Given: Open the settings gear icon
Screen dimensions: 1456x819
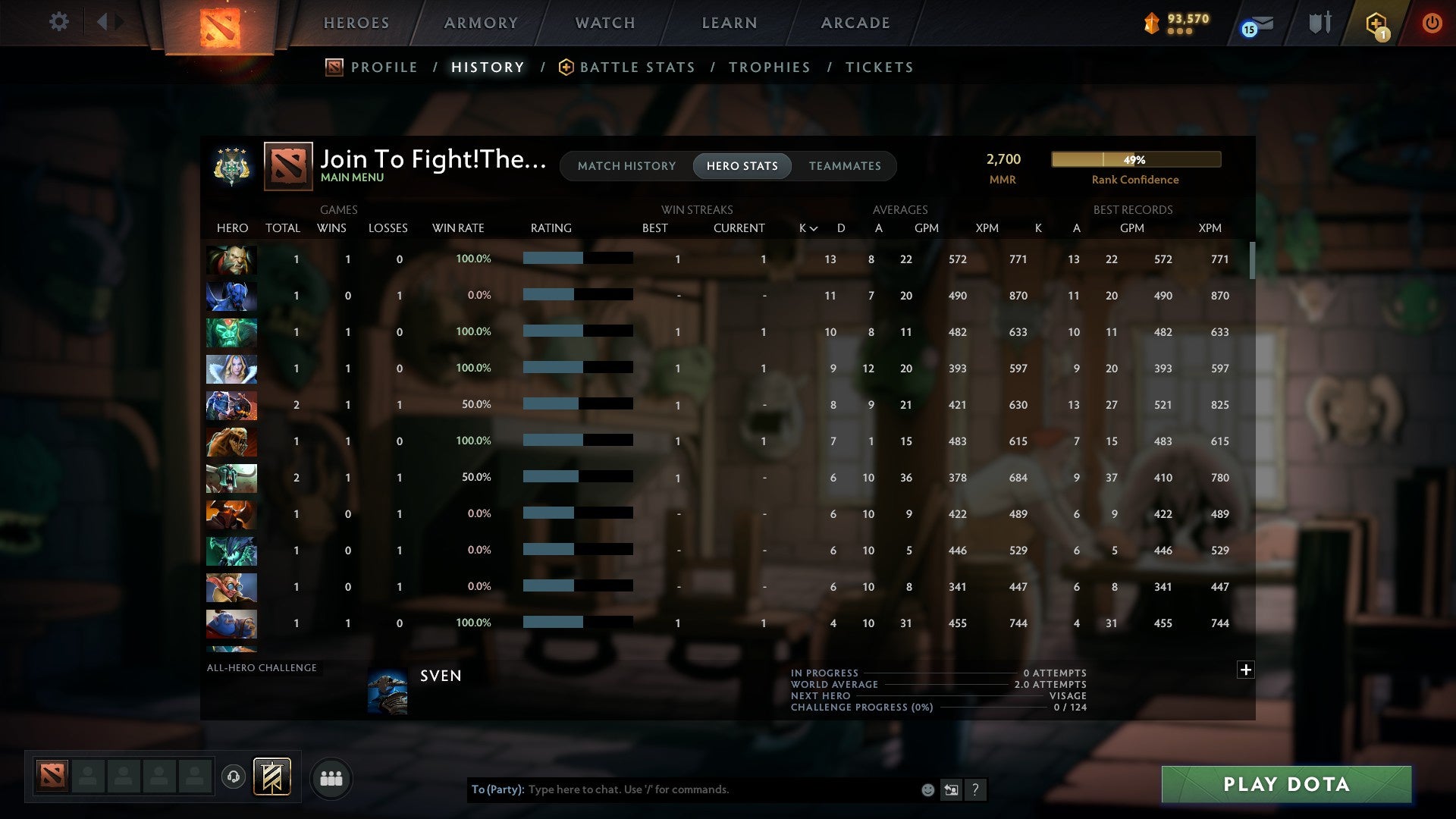Looking at the screenshot, I should click(x=59, y=22).
